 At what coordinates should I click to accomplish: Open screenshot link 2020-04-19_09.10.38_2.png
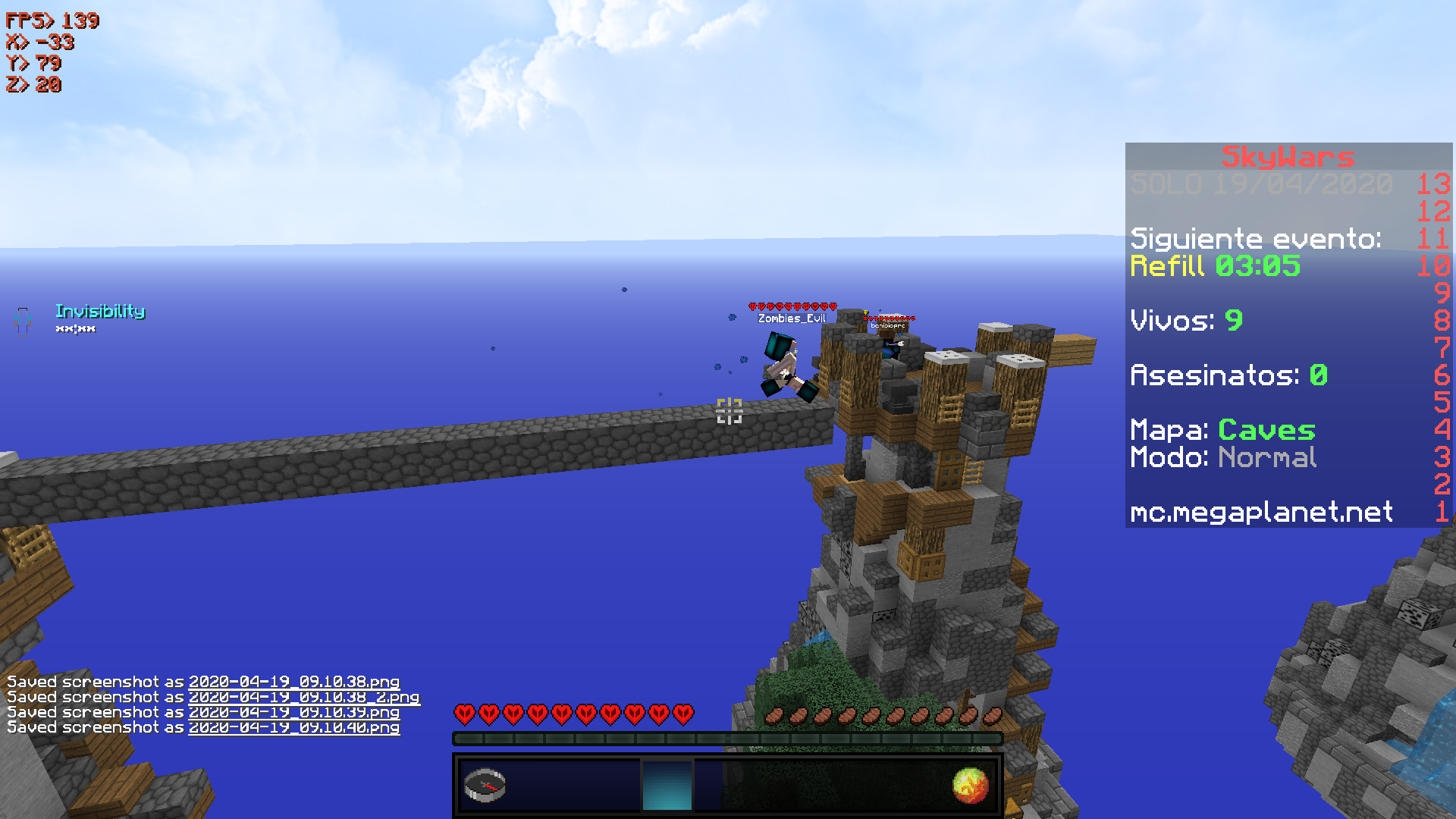pos(303,697)
